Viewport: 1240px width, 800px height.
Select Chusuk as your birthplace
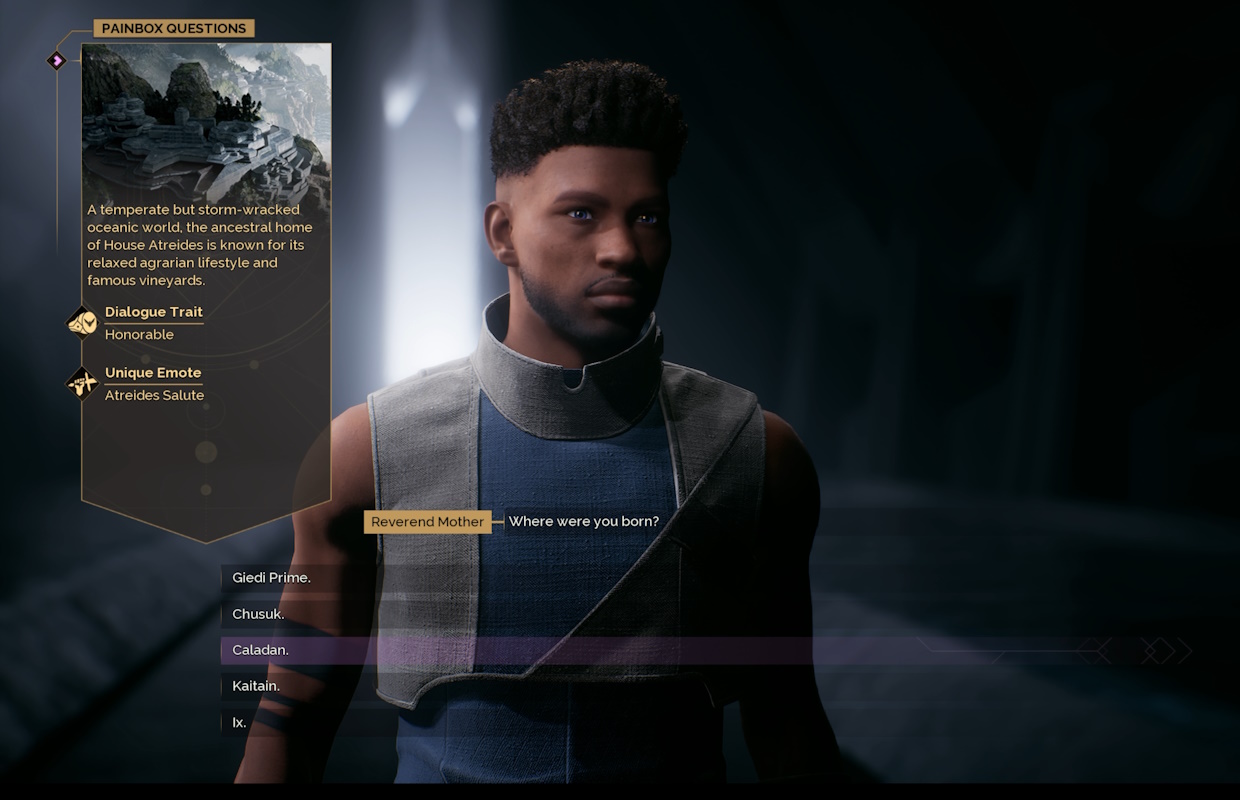point(258,614)
